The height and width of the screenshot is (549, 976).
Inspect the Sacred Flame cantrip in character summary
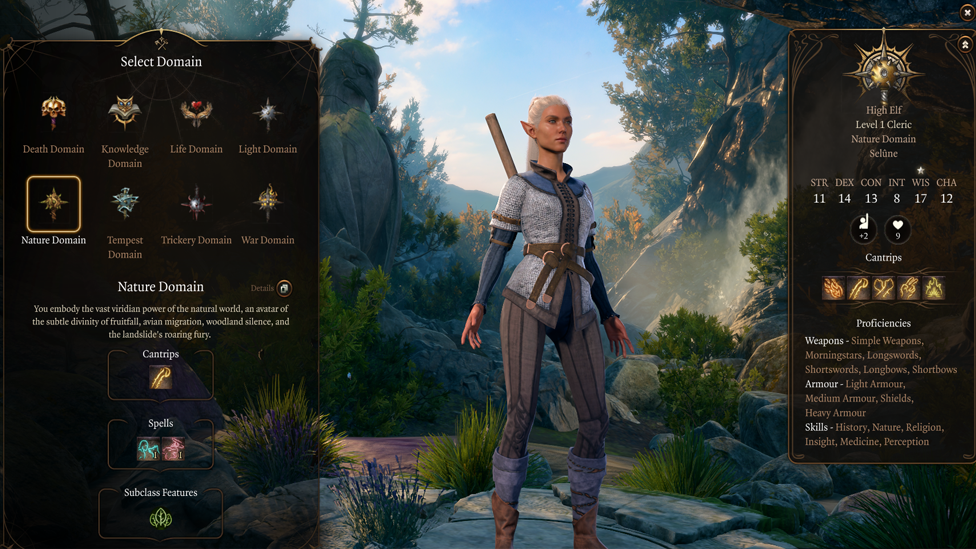934,288
